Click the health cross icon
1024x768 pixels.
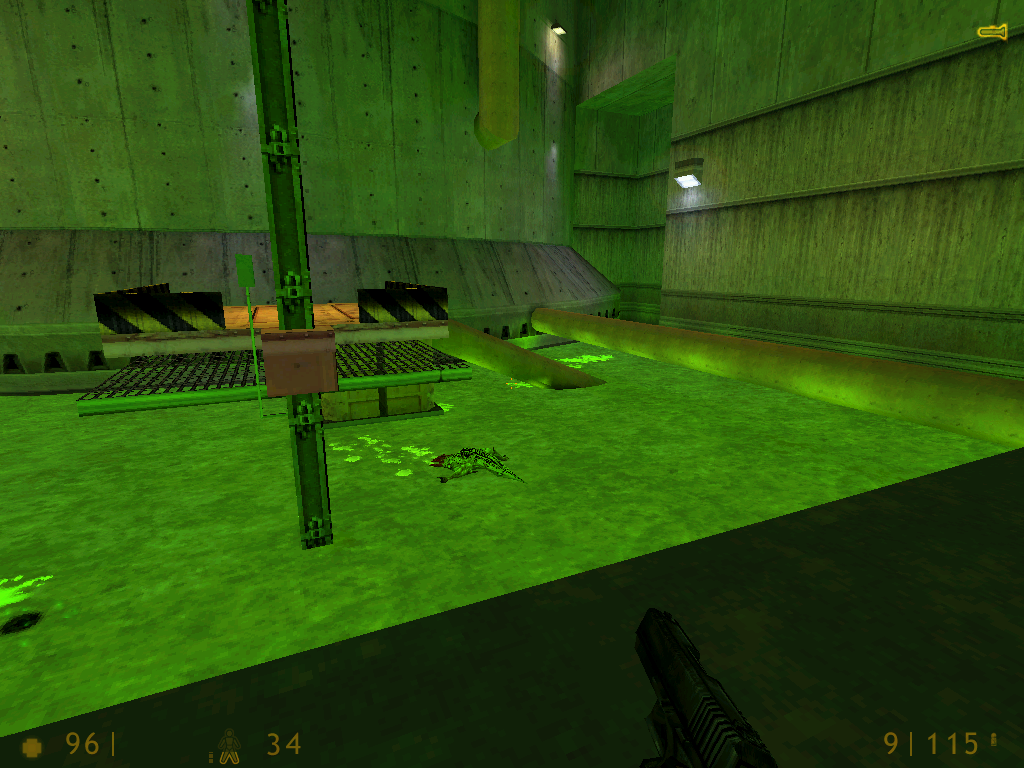point(33,746)
